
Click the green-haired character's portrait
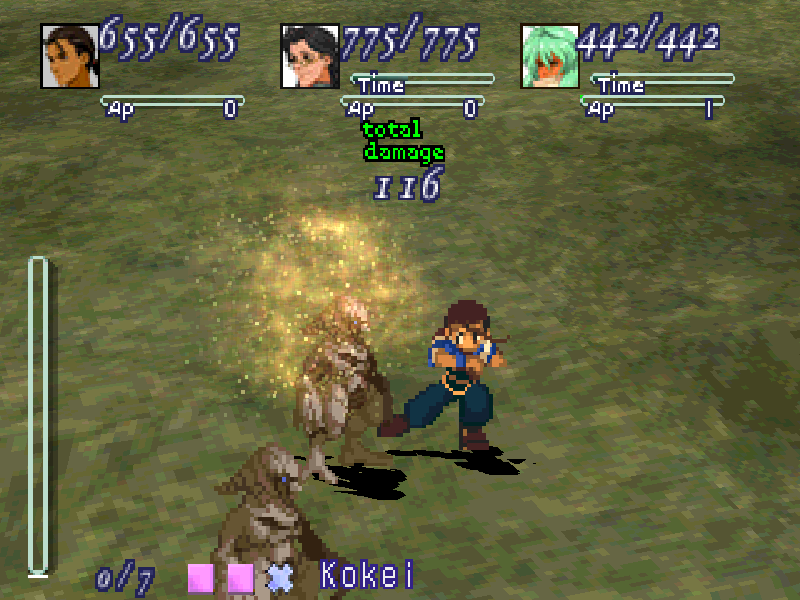click(x=551, y=56)
